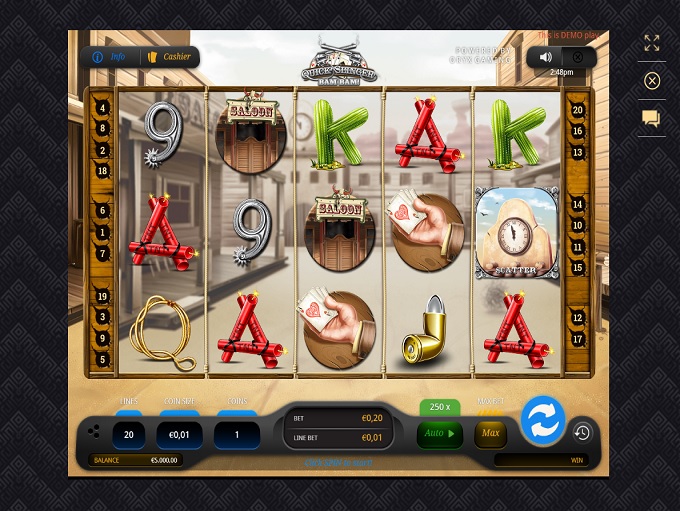Image resolution: width=680 pixels, height=511 pixels.
Task: Open the Cashier
Action: click(169, 57)
